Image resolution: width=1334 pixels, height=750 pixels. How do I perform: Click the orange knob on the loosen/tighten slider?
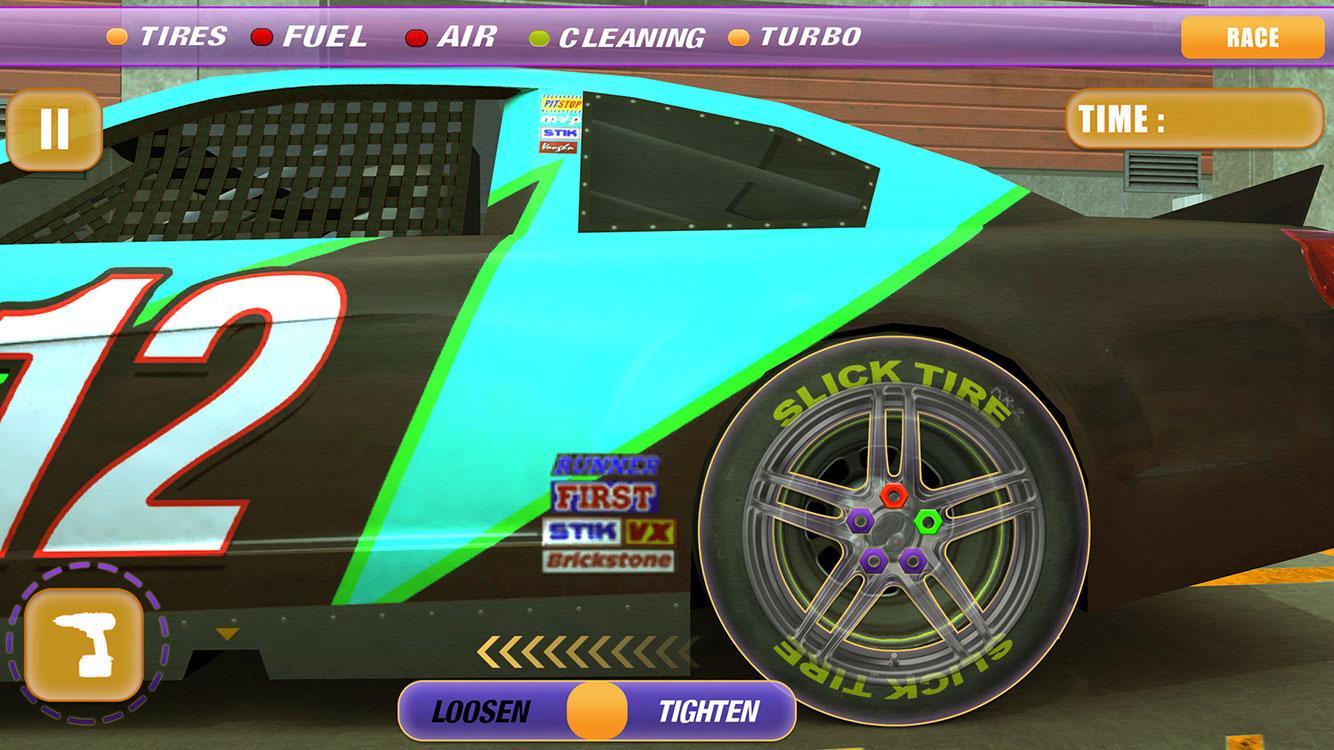coord(597,711)
